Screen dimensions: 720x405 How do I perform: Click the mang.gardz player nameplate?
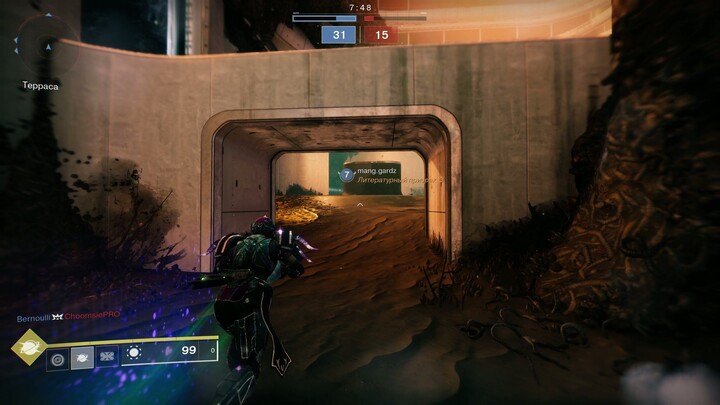click(x=372, y=174)
